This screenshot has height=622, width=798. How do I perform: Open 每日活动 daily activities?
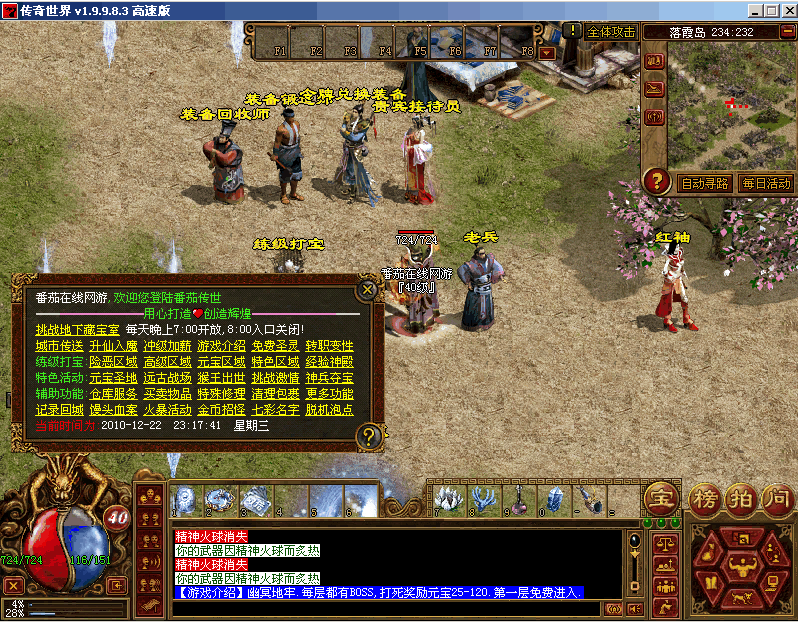tap(765, 183)
